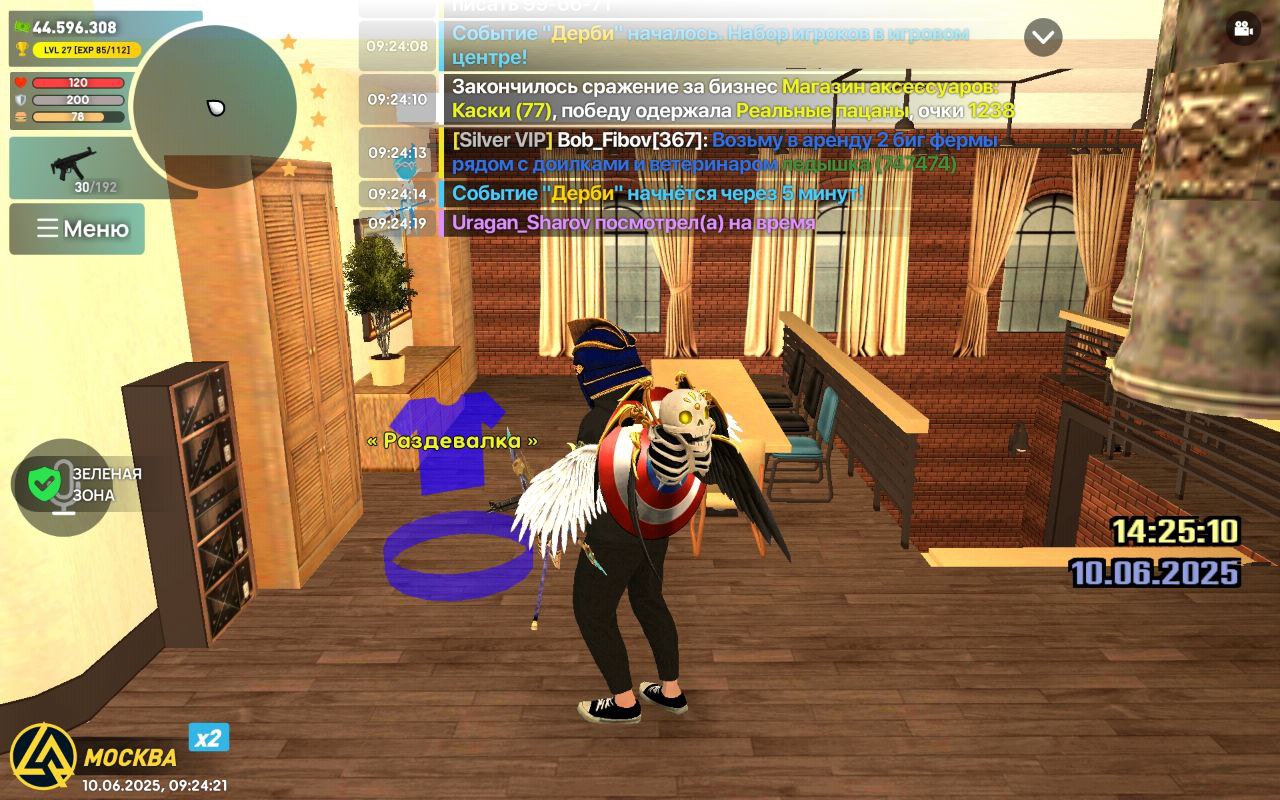Click the LVL 27 experience badge
This screenshot has height=800, width=1280.
[86, 49]
